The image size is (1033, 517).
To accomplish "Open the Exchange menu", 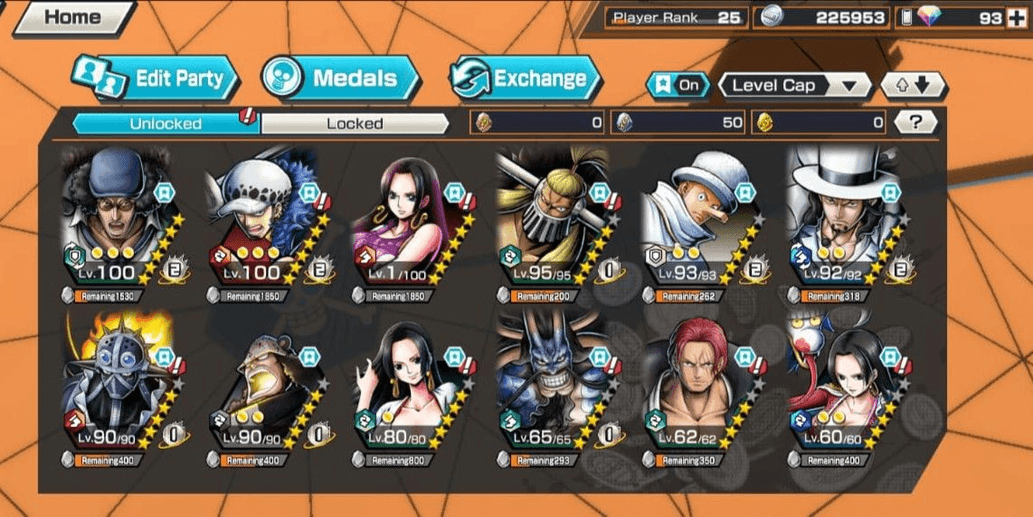I will tap(525, 78).
